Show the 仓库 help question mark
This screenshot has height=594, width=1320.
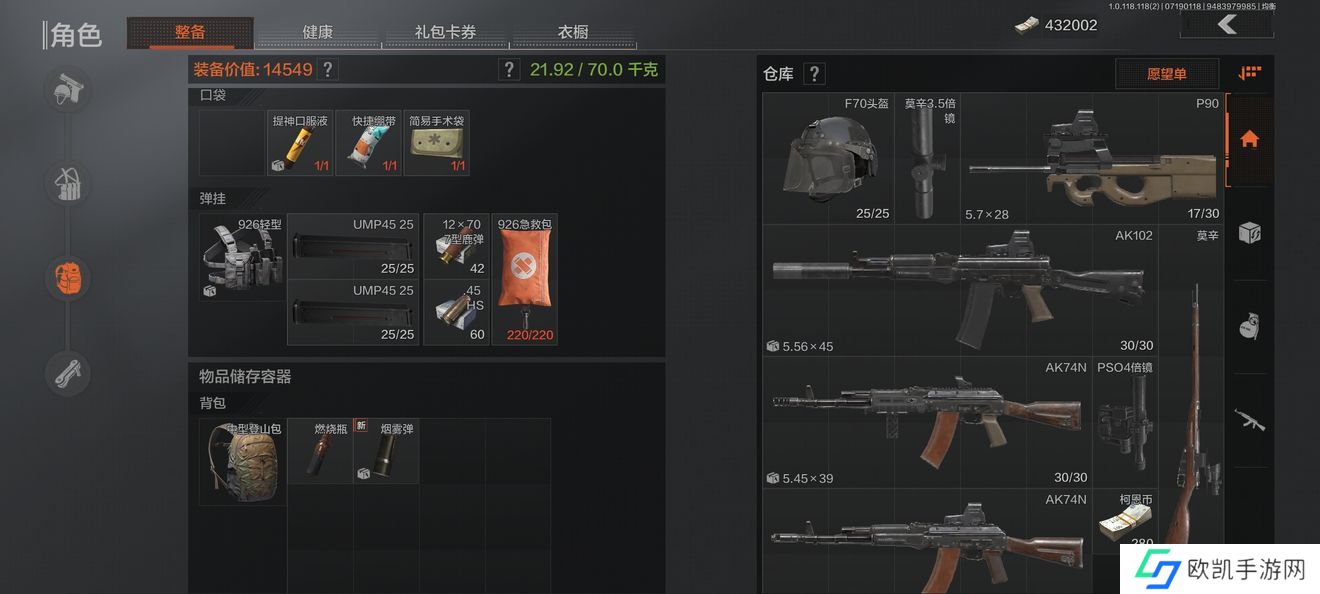pos(815,74)
